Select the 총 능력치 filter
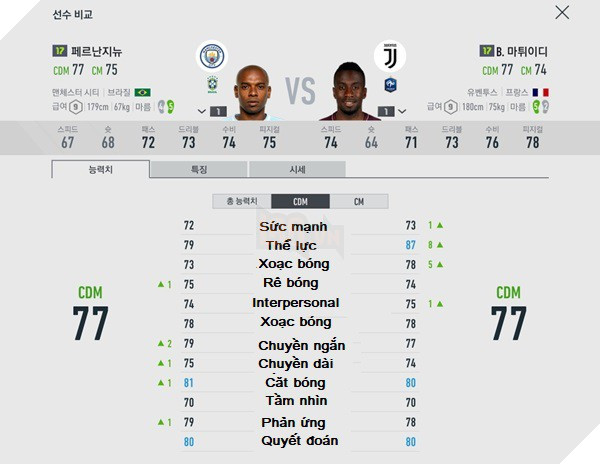Image resolution: width=600 pixels, height=464 pixels. pos(241,201)
